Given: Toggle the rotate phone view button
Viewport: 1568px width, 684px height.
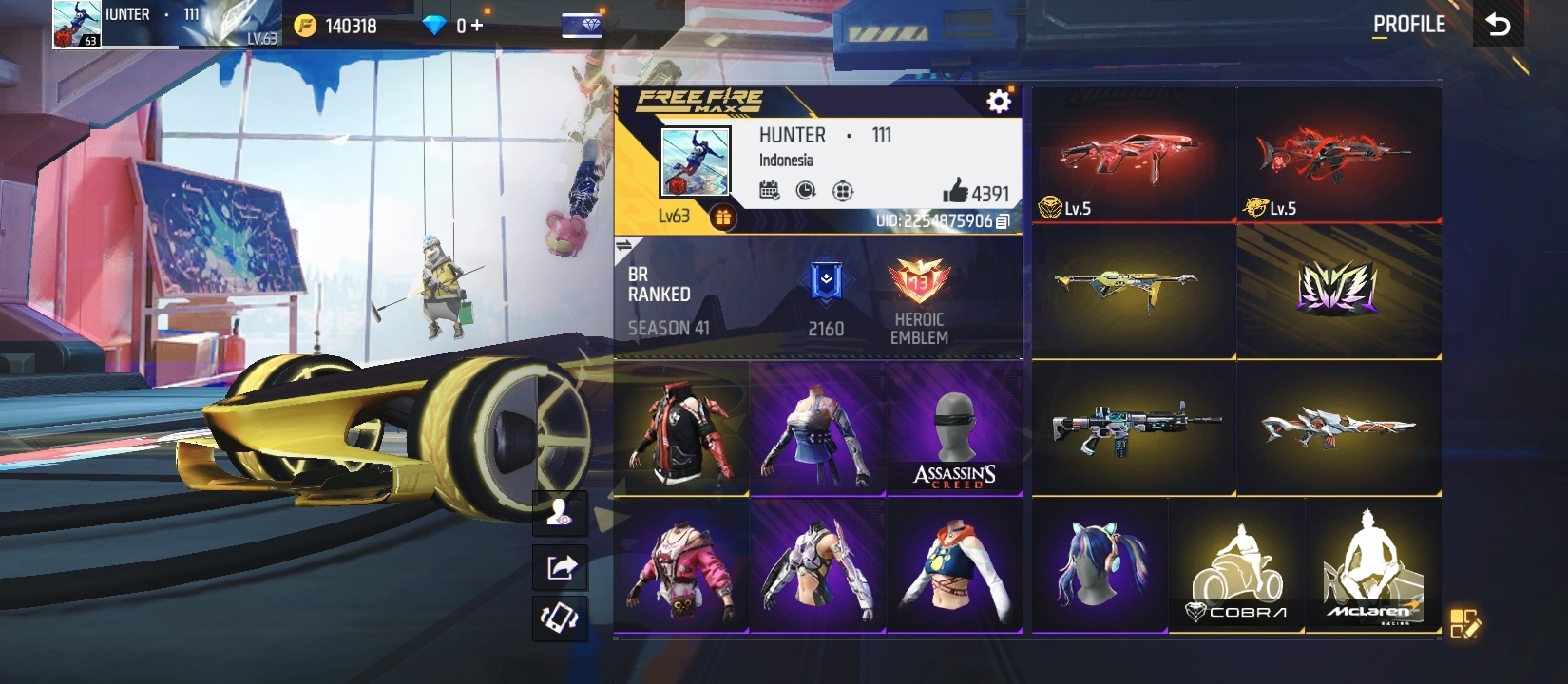Looking at the screenshot, I should 560,618.
